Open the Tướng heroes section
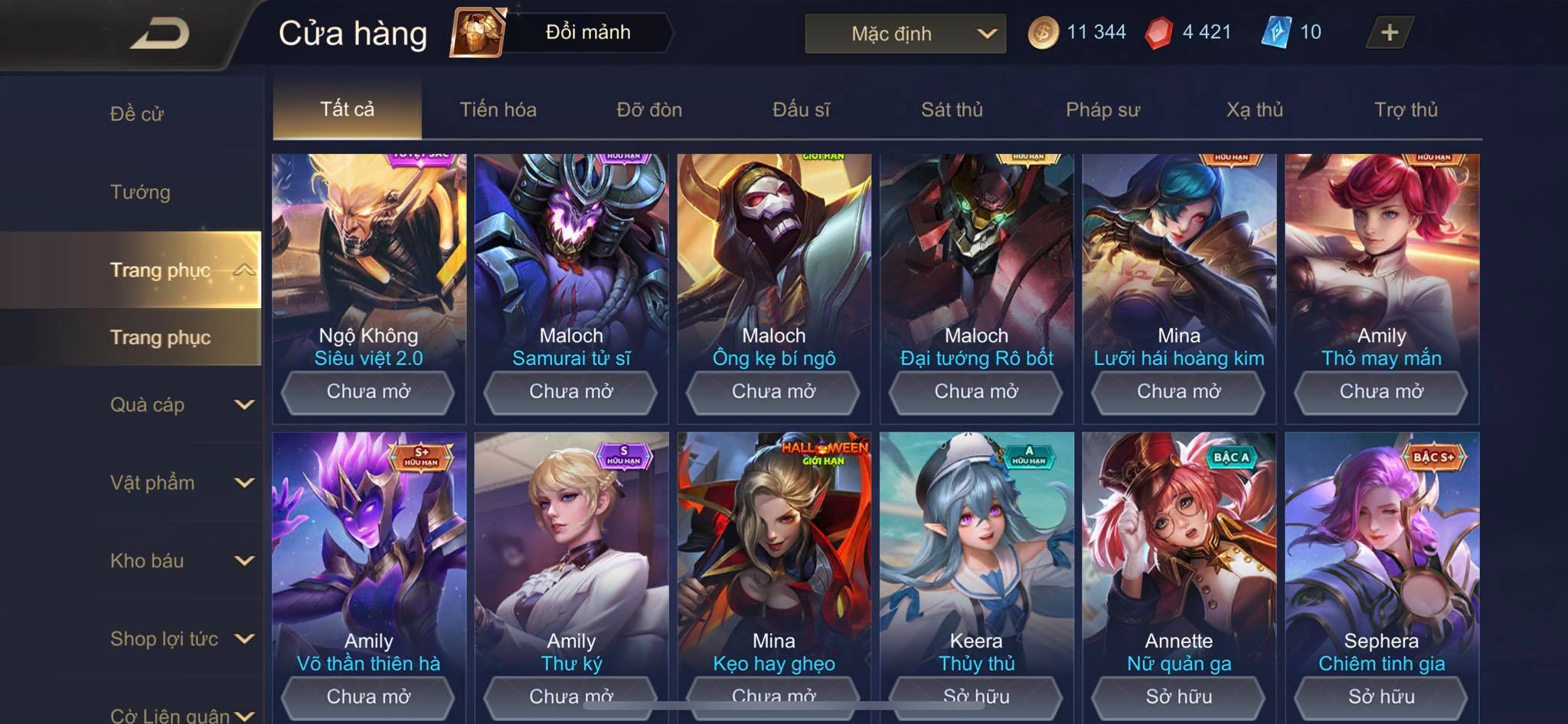Image resolution: width=1568 pixels, height=724 pixels. click(x=140, y=192)
